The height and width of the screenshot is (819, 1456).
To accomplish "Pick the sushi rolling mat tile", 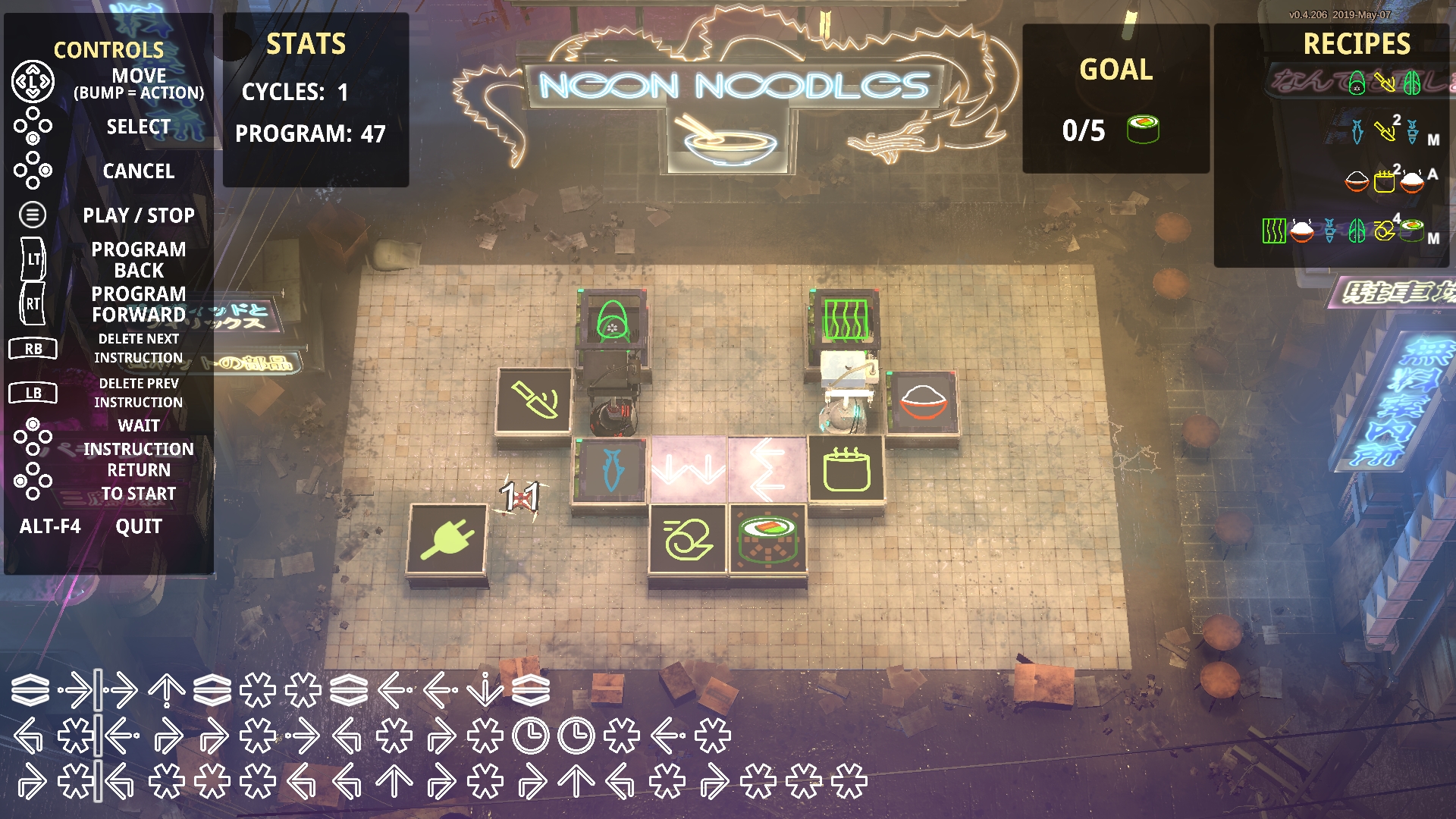I will [x=688, y=539].
